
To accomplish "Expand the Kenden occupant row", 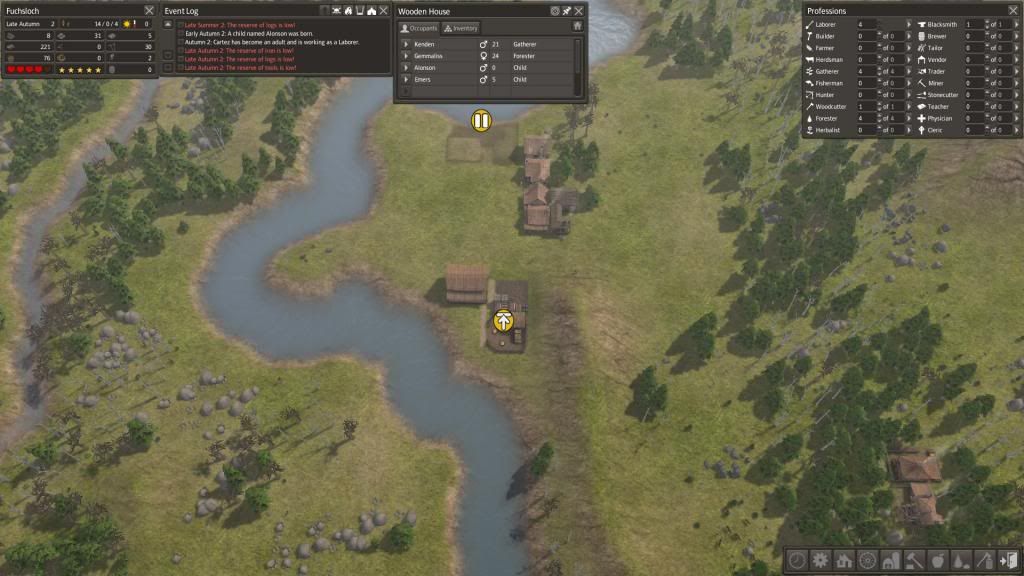I will (406, 45).
